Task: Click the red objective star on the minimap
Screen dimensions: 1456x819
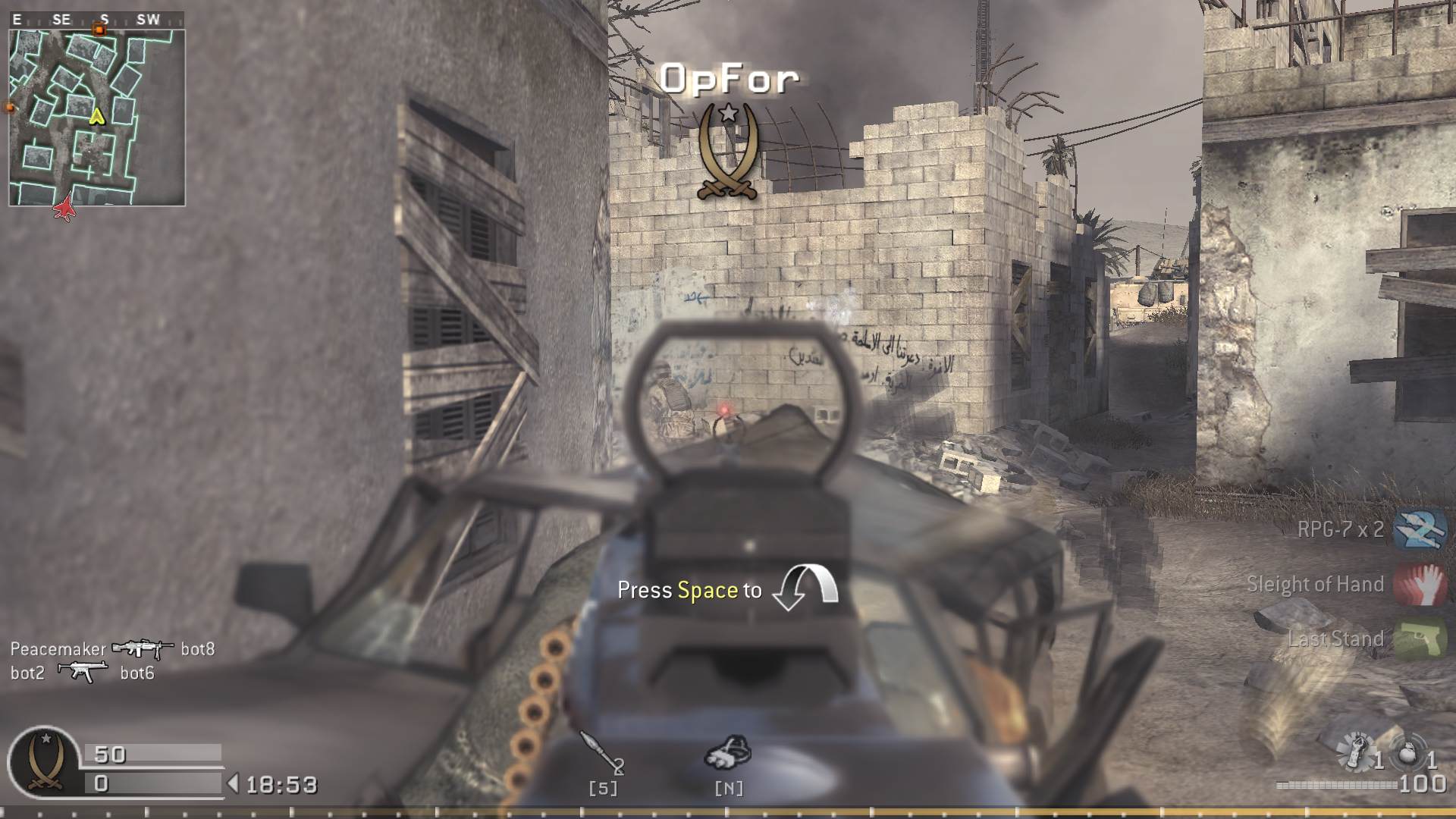Action: [65, 206]
